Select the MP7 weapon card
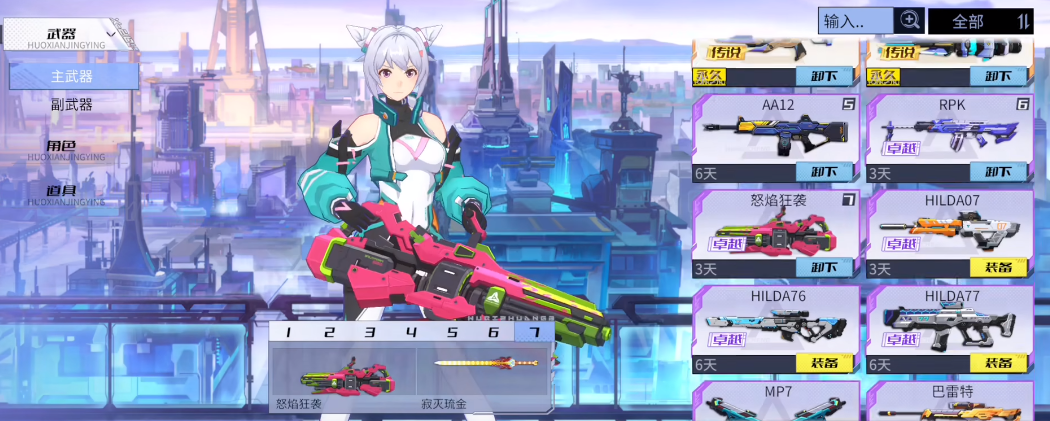 [x=776, y=402]
